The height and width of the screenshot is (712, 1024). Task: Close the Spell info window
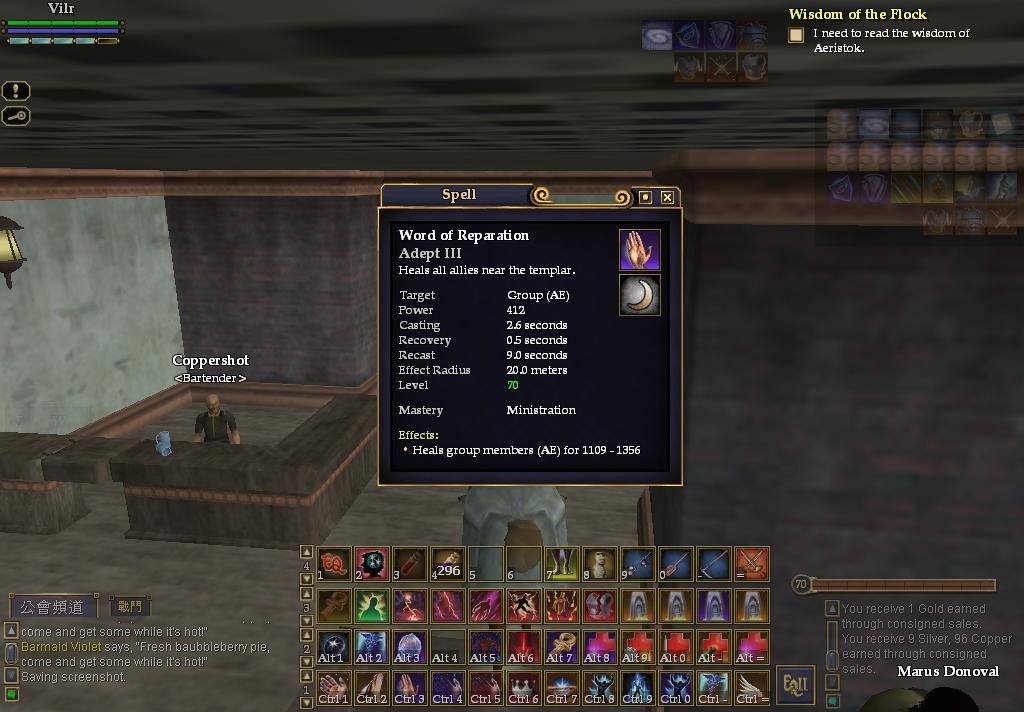[667, 197]
